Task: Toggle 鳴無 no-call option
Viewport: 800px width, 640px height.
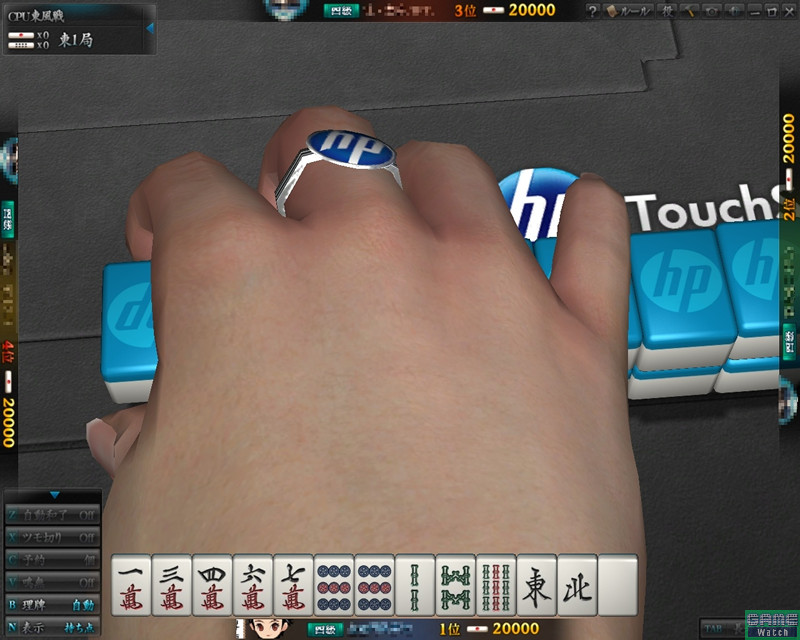Action: 53,582
